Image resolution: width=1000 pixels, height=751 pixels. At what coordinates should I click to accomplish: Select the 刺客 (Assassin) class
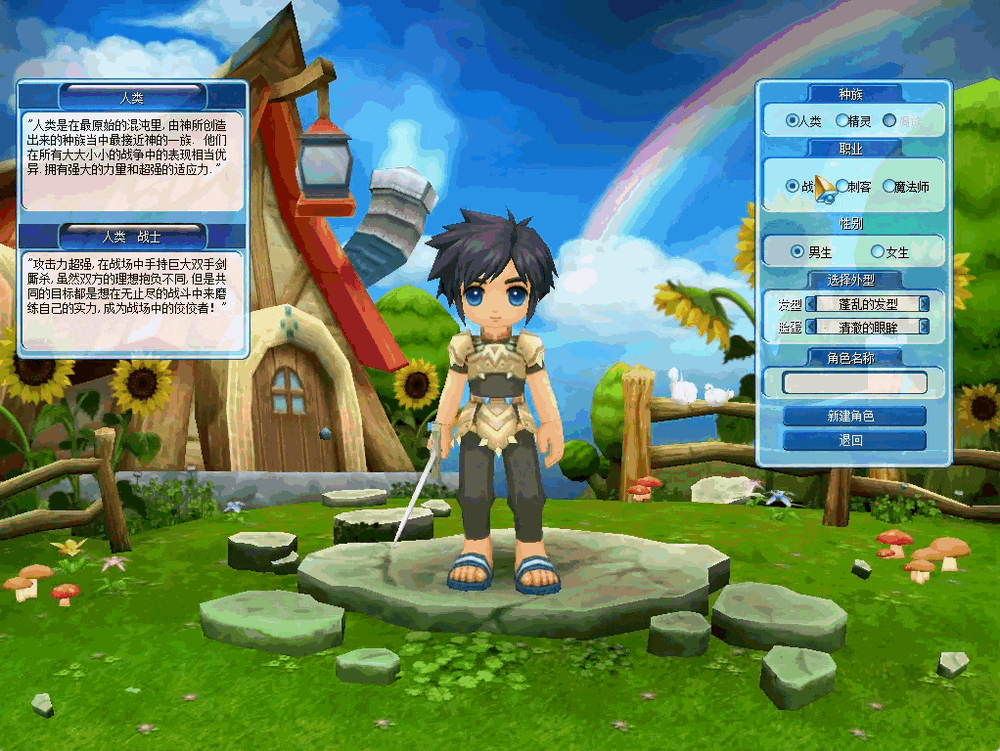tap(842, 186)
